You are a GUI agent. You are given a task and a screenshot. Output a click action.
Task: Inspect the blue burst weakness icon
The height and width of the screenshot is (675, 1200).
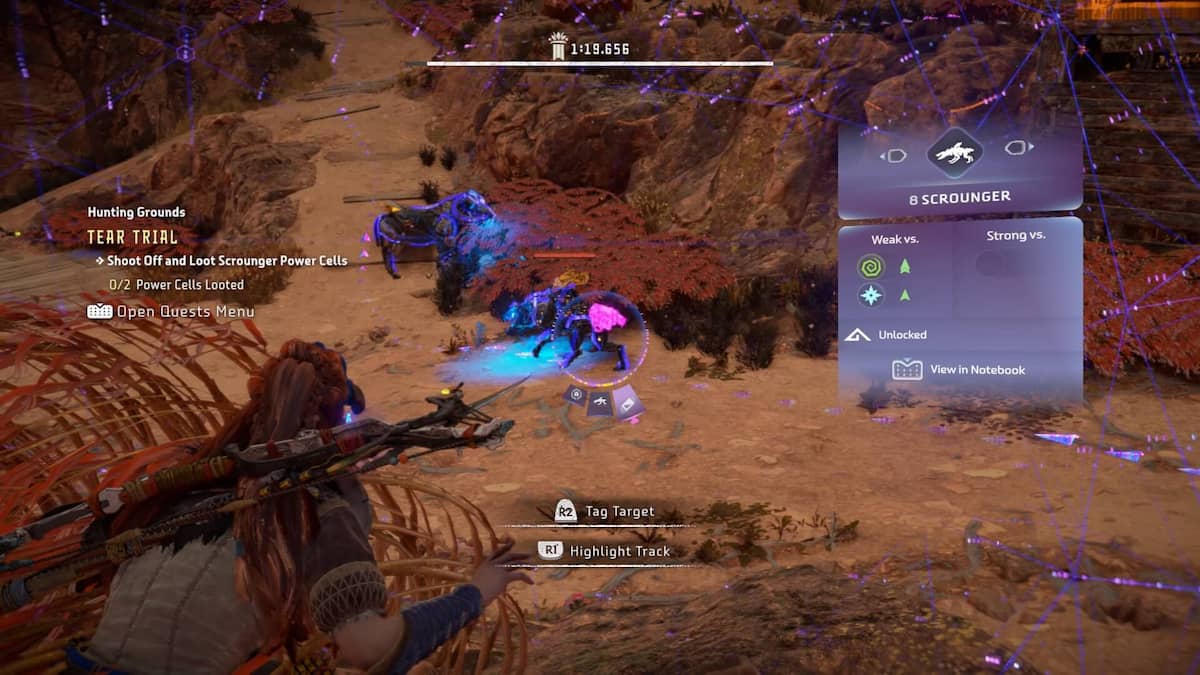point(871,295)
